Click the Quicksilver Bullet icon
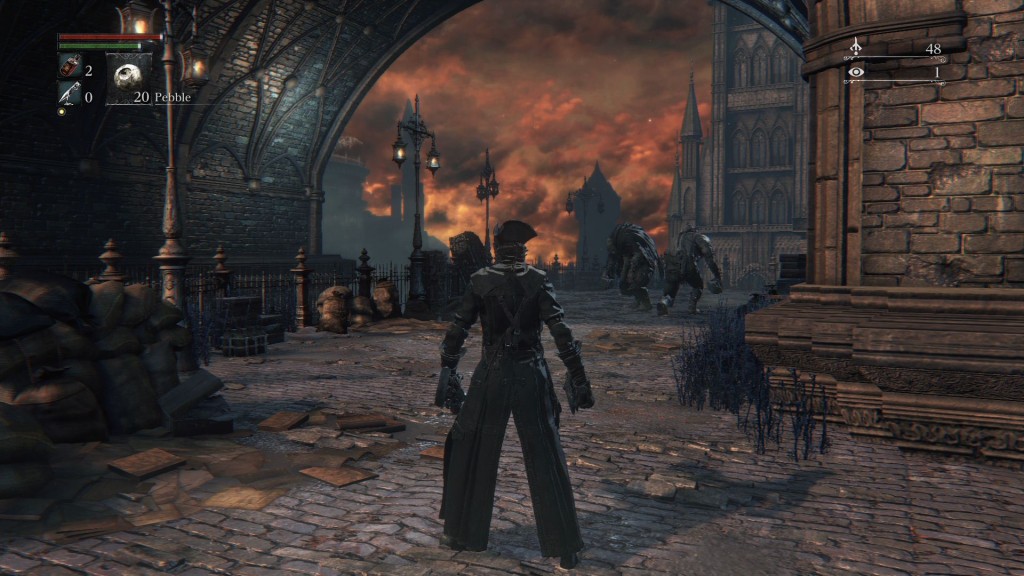This screenshot has height=576, width=1024. pos(68,95)
